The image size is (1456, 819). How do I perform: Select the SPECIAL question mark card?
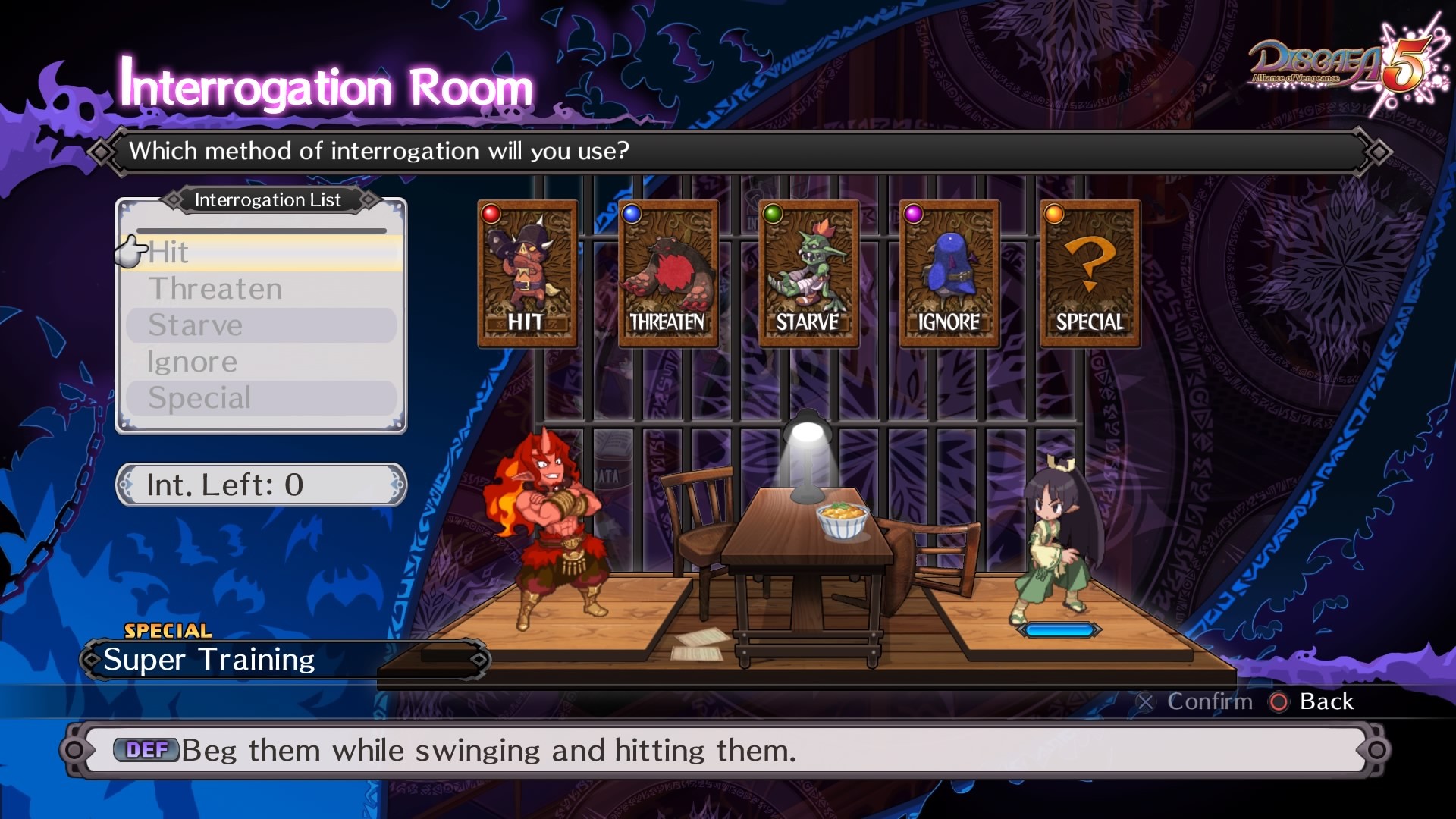pyautogui.click(x=1090, y=273)
